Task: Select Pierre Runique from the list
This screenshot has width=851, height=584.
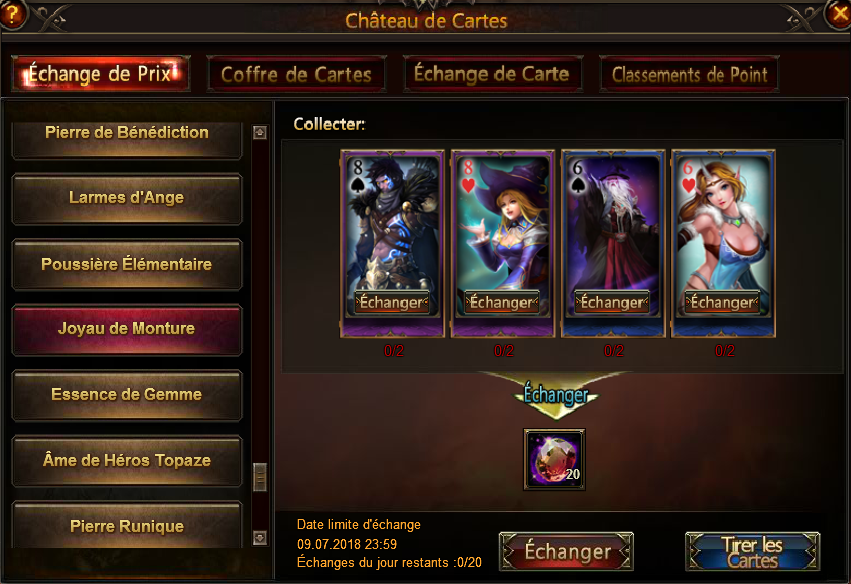Action: [x=127, y=524]
